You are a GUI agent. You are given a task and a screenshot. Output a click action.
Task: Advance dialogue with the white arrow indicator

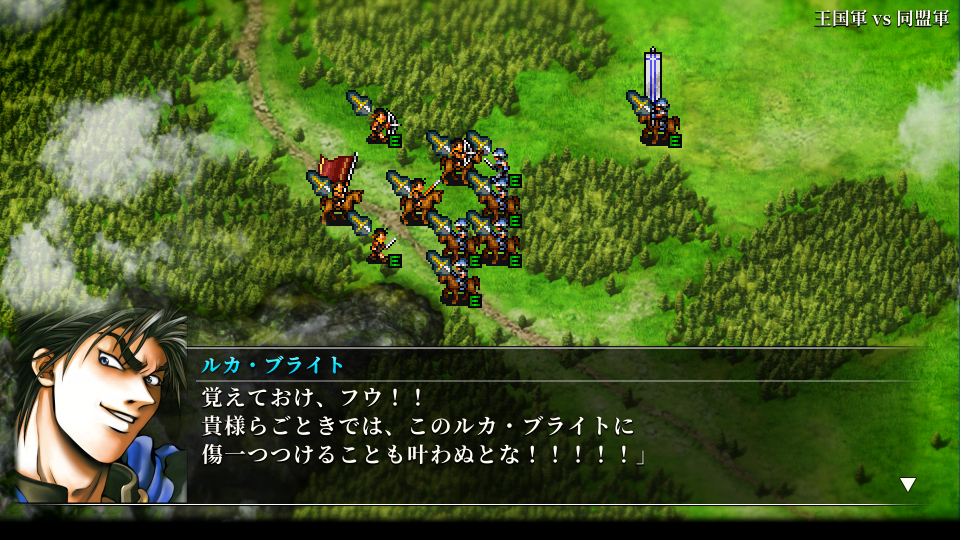908,485
